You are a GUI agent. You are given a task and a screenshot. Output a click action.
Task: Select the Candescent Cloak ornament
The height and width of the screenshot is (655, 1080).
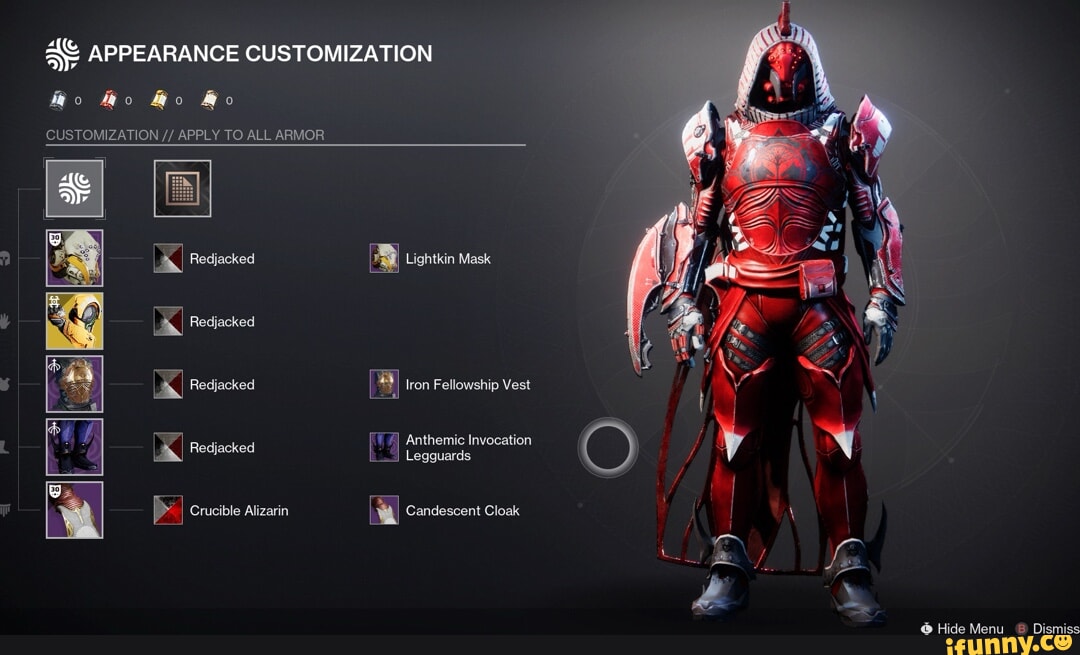[384, 511]
